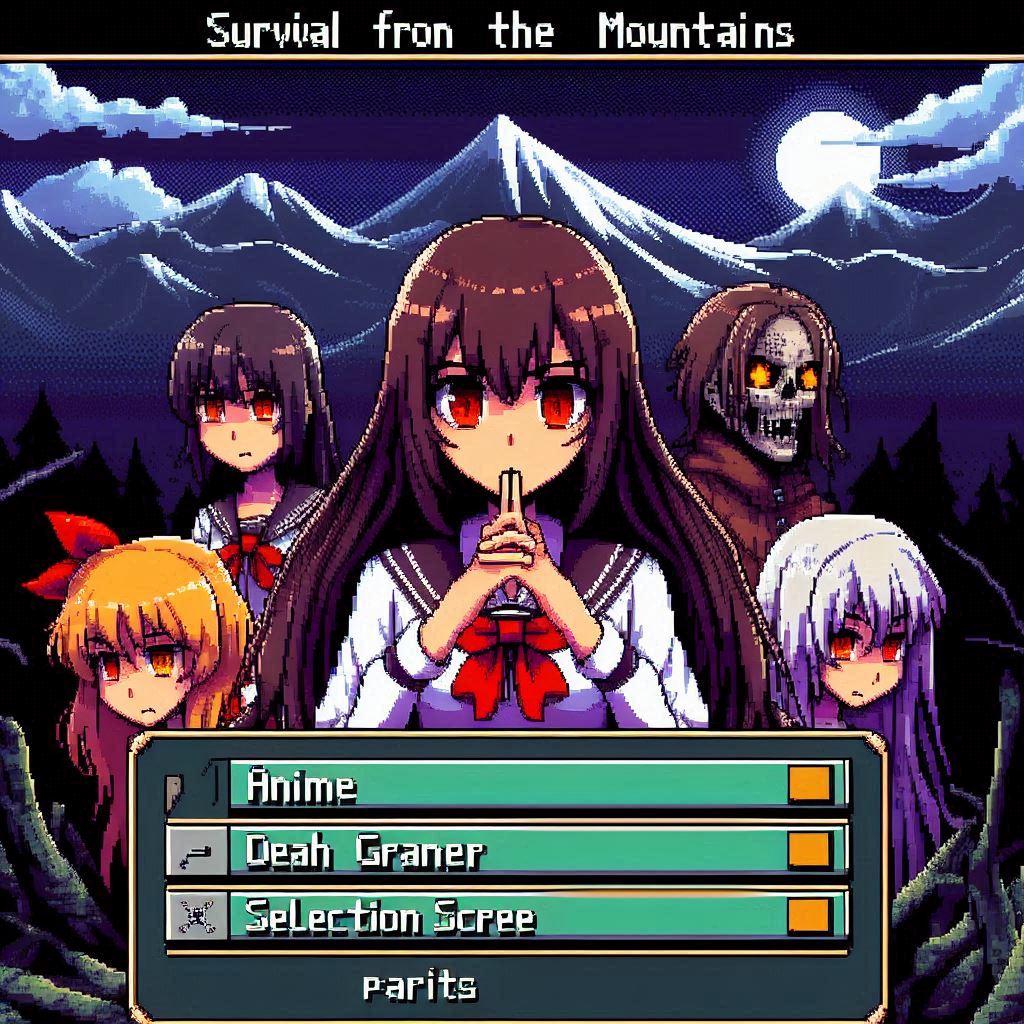
Task: Toggle the orange box on the Anime row
Action: pyautogui.click(x=809, y=784)
